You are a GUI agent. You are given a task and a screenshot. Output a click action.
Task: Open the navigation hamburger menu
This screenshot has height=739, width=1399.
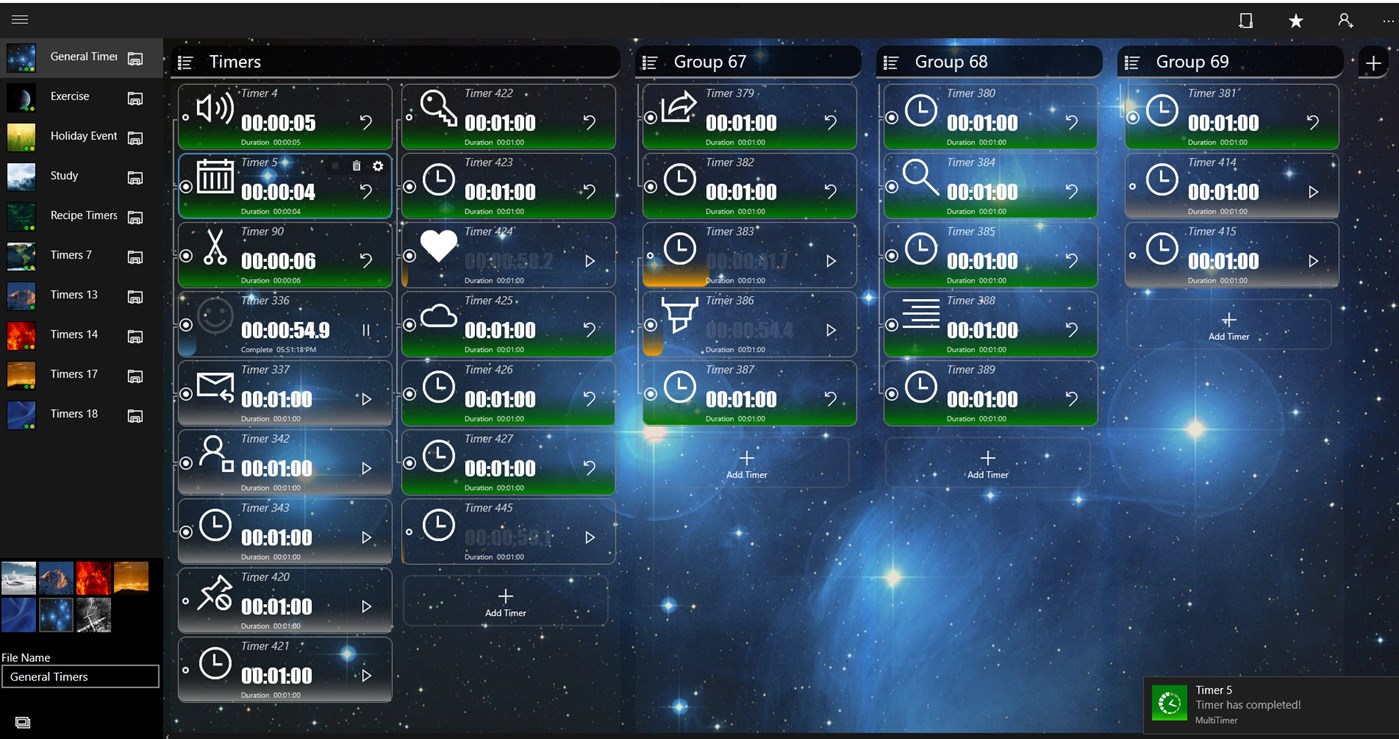click(x=19, y=18)
